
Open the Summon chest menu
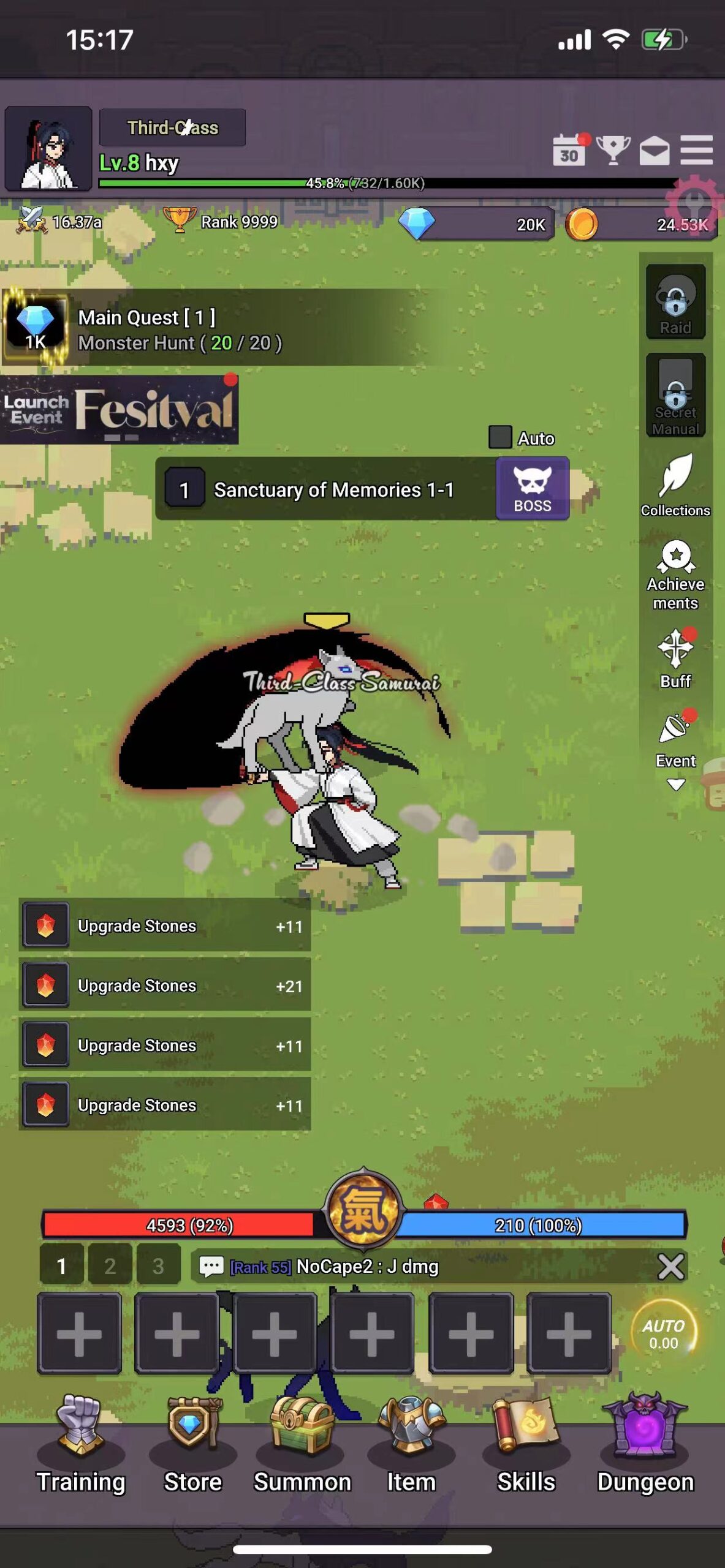point(302,1445)
